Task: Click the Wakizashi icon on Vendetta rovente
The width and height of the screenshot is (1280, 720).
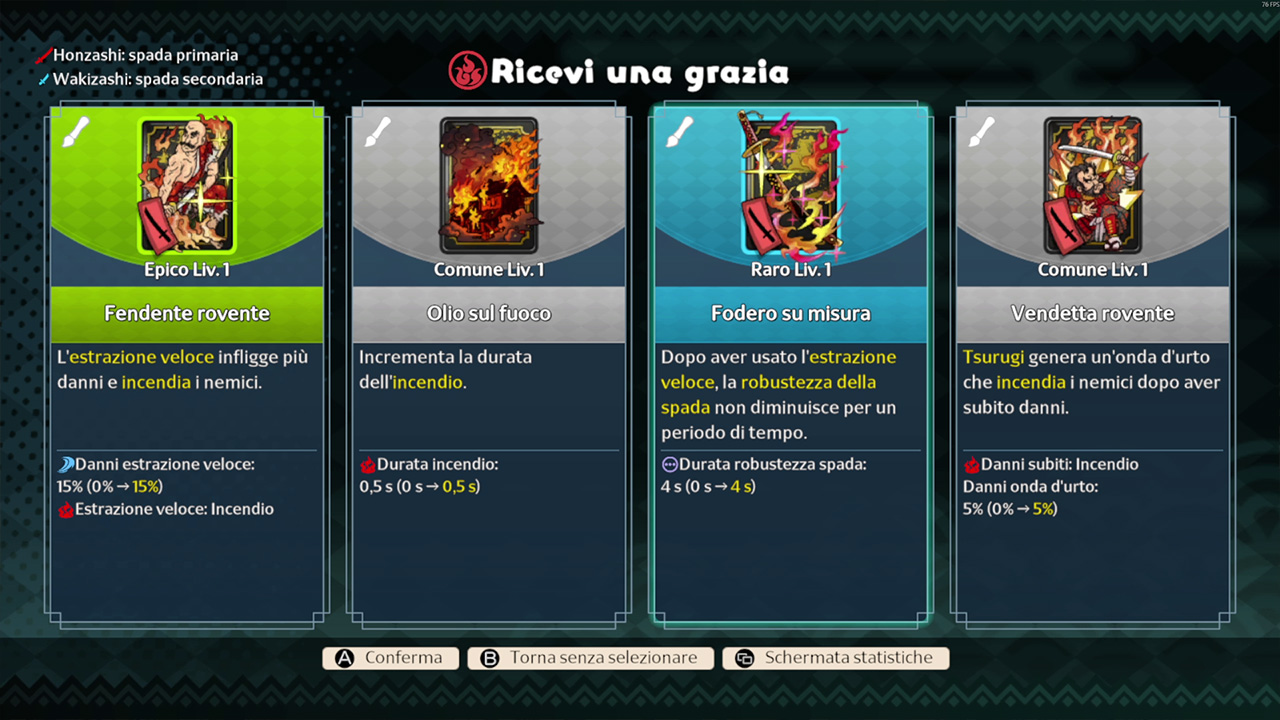Action: 983,131
